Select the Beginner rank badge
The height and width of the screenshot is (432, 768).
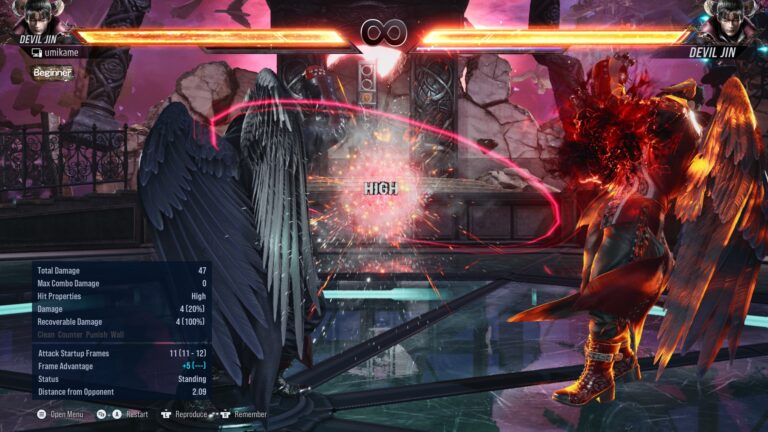52,72
